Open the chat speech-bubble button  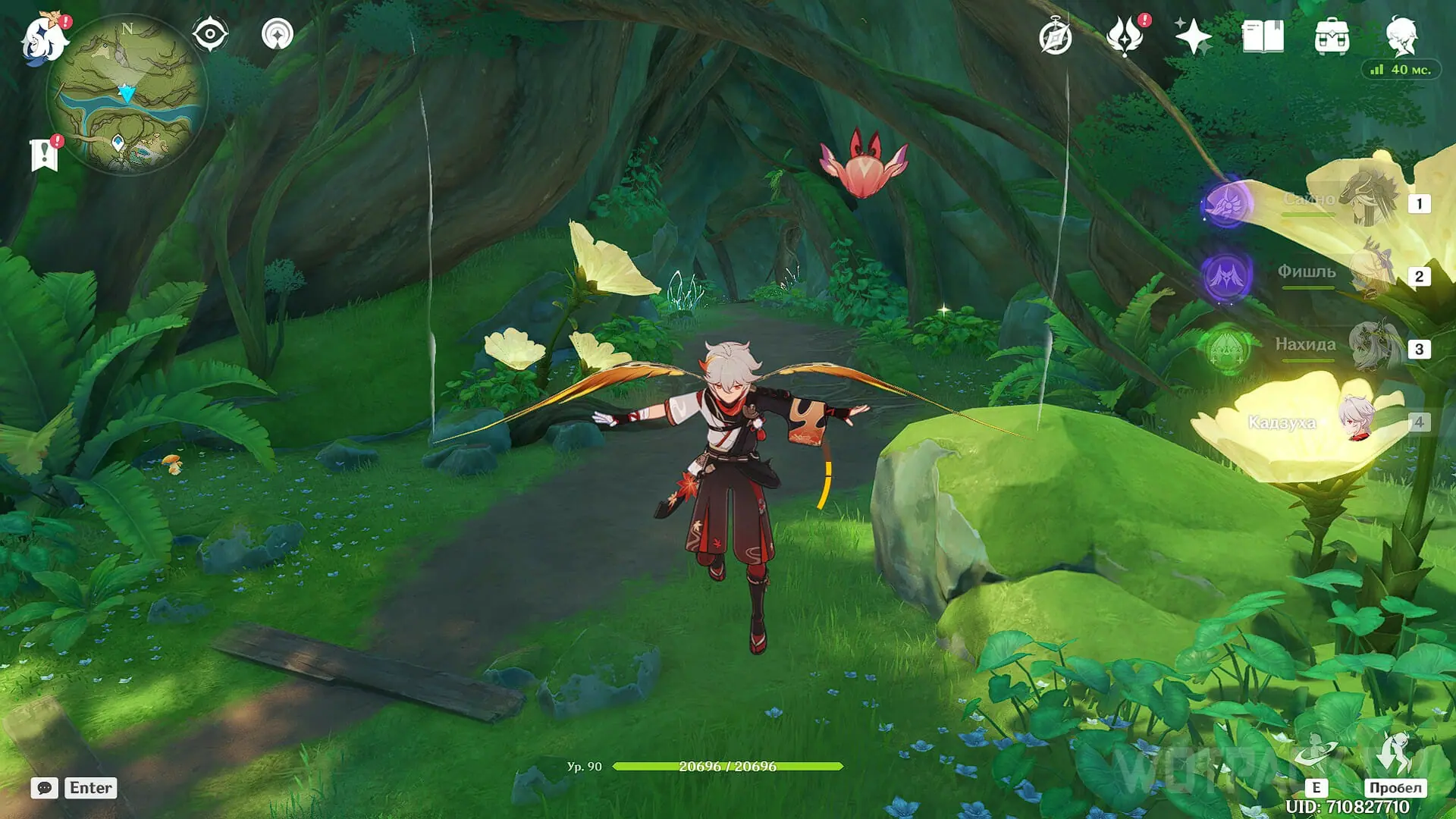[45, 788]
